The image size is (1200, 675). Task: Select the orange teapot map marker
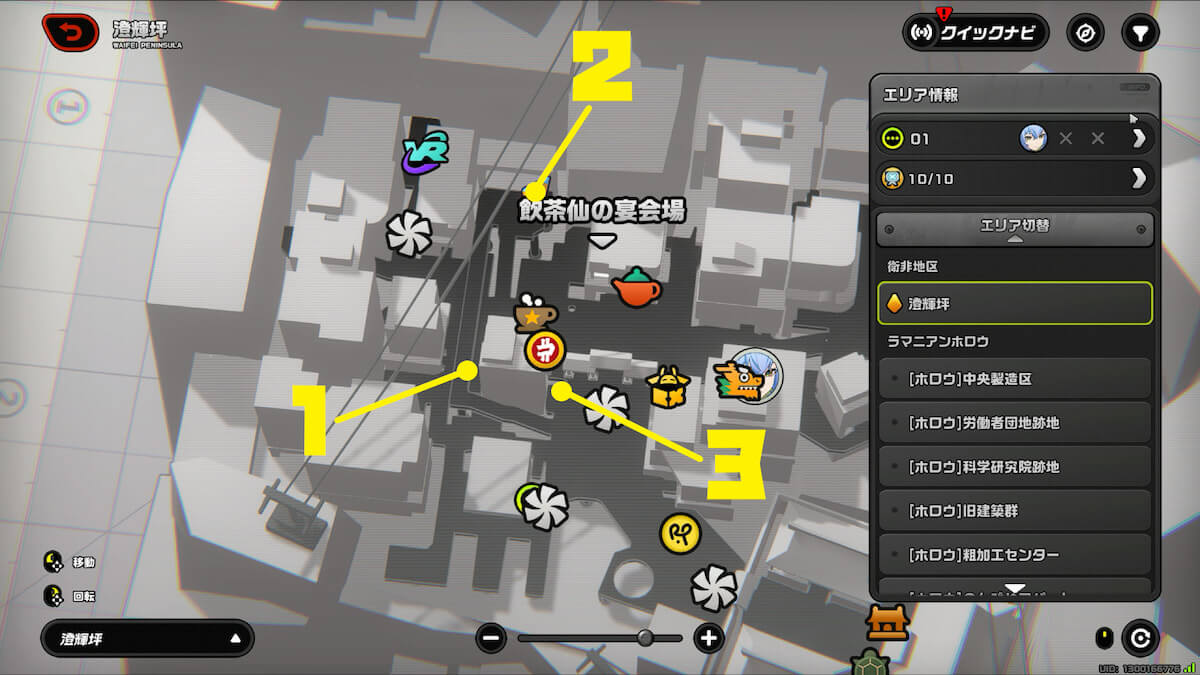(636, 288)
